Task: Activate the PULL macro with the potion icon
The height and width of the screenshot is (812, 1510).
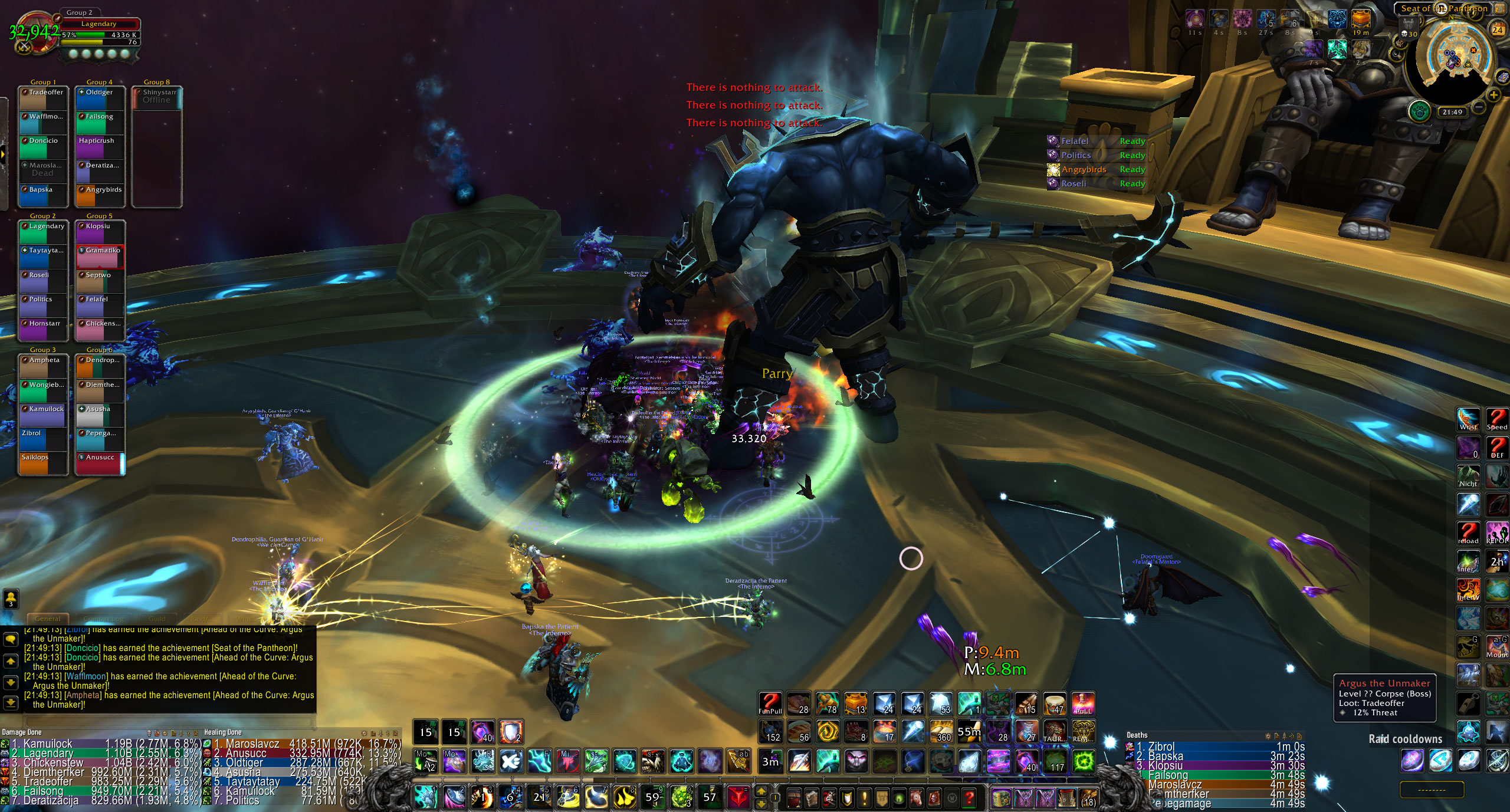Action: tap(1083, 703)
